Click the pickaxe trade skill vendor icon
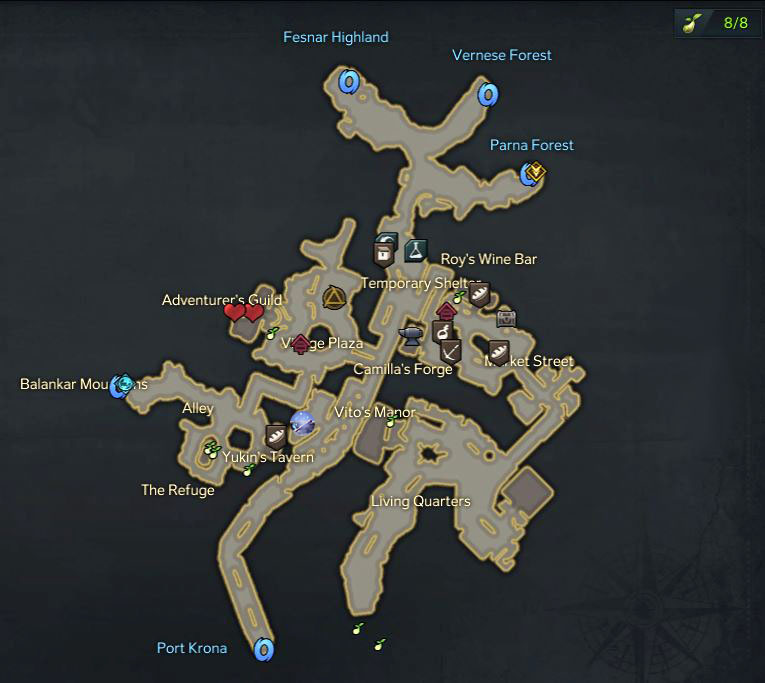Viewport: 765px width, 683px height. click(x=451, y=351)
